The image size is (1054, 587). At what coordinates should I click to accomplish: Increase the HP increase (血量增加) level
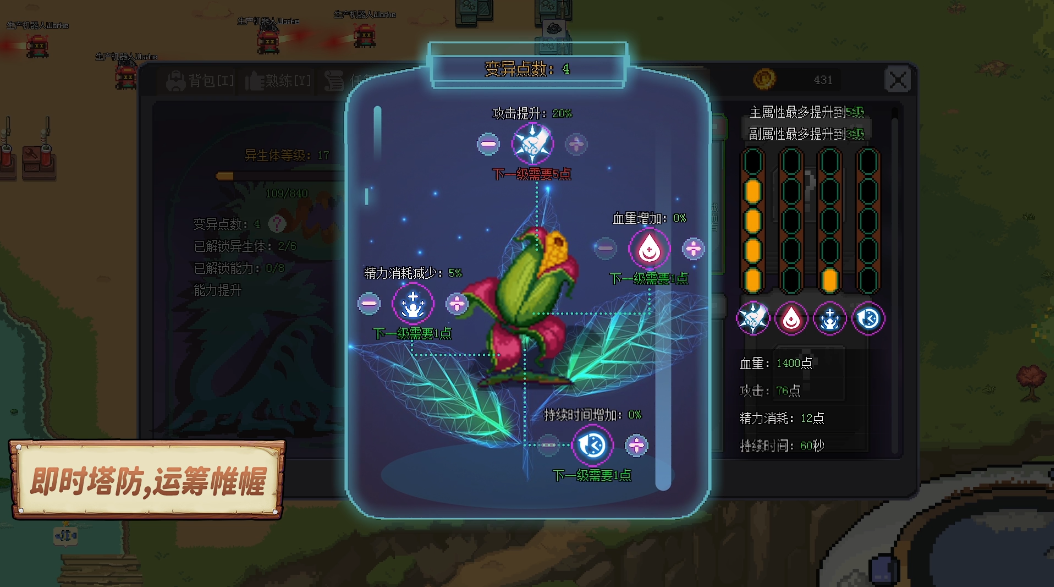pyautogui.click(x=693, y=248)
